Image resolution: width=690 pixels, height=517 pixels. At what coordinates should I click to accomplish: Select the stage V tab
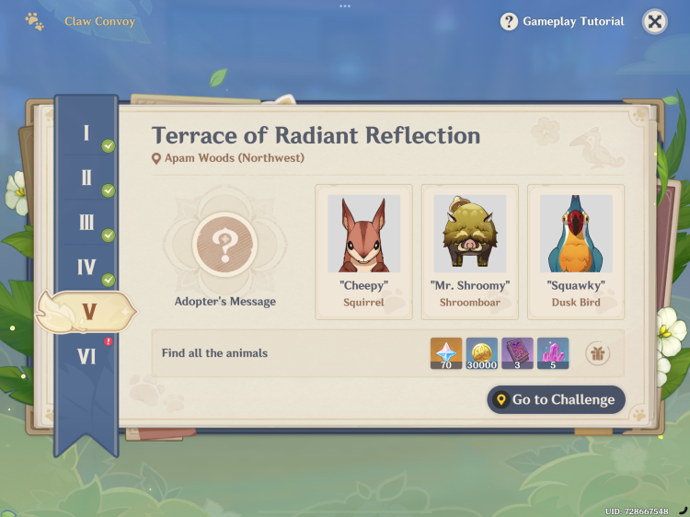(x=87, y=312)
